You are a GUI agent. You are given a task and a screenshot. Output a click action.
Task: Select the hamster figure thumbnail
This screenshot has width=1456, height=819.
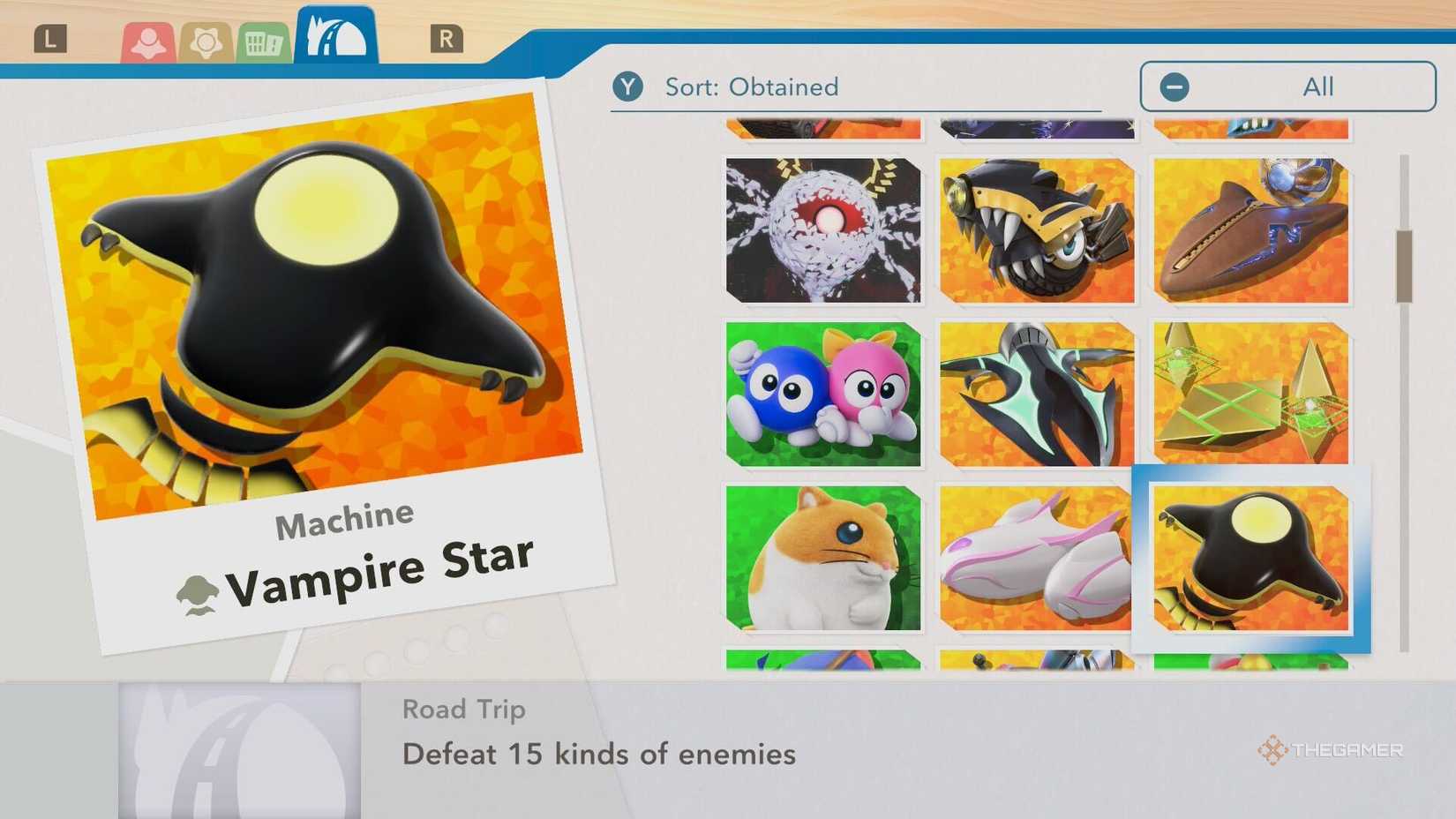pyautogui.click(x=821, y=556)
